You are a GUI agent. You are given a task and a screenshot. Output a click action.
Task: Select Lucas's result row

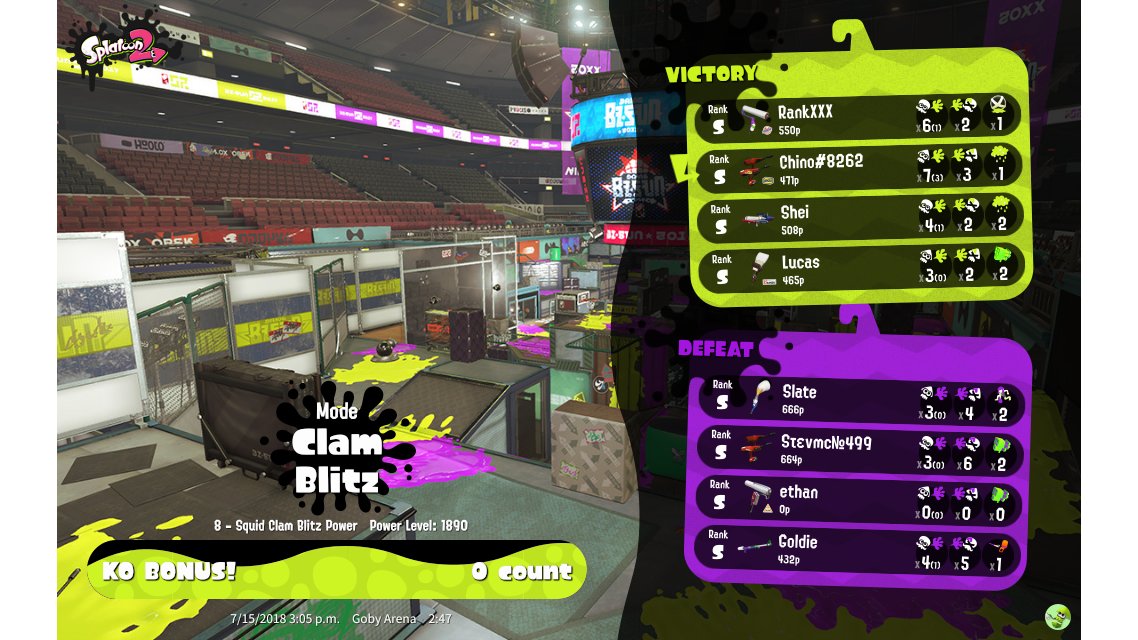click(858, 268)
